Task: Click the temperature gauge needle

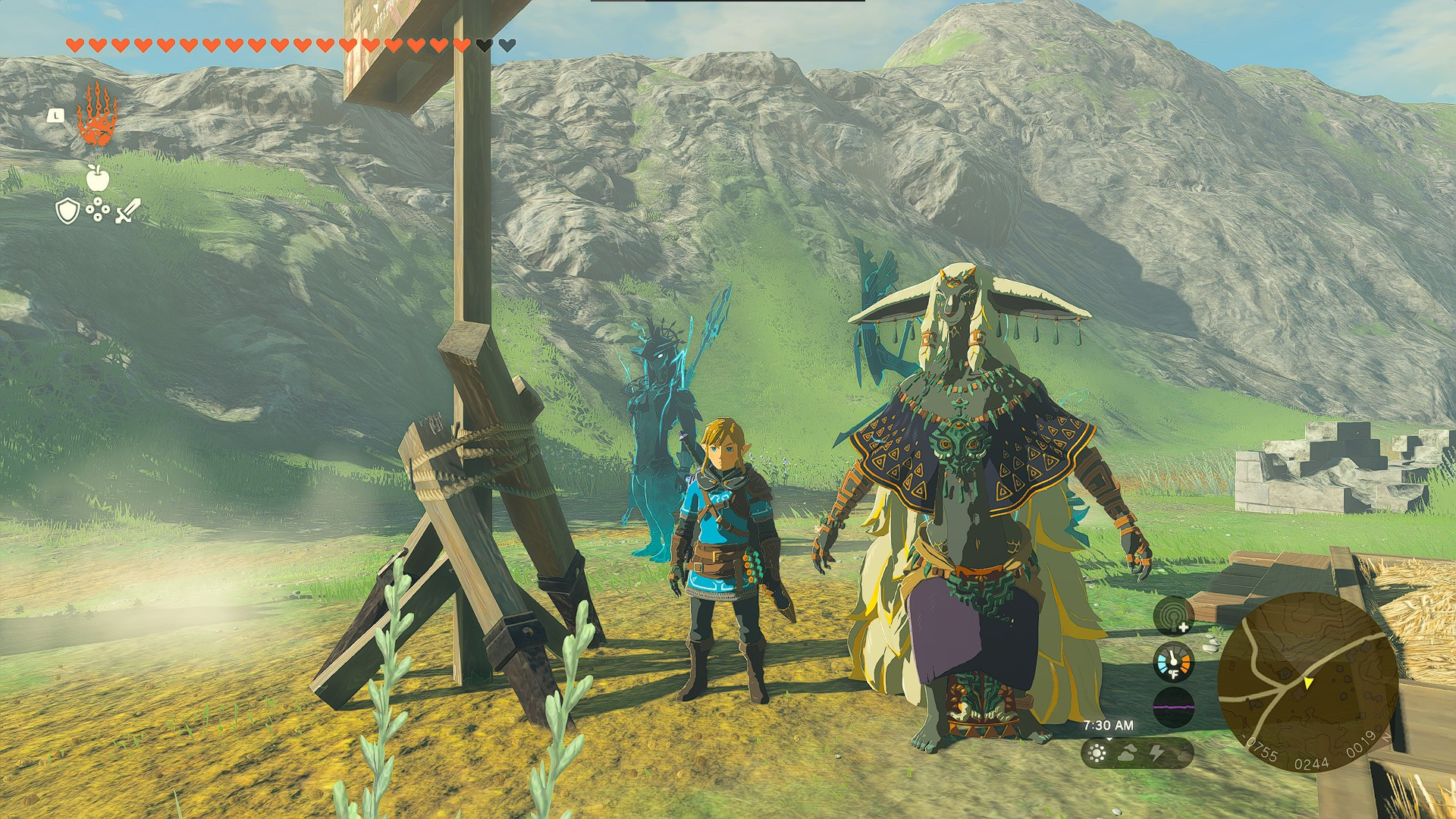Action: [x=1173, y=657]
